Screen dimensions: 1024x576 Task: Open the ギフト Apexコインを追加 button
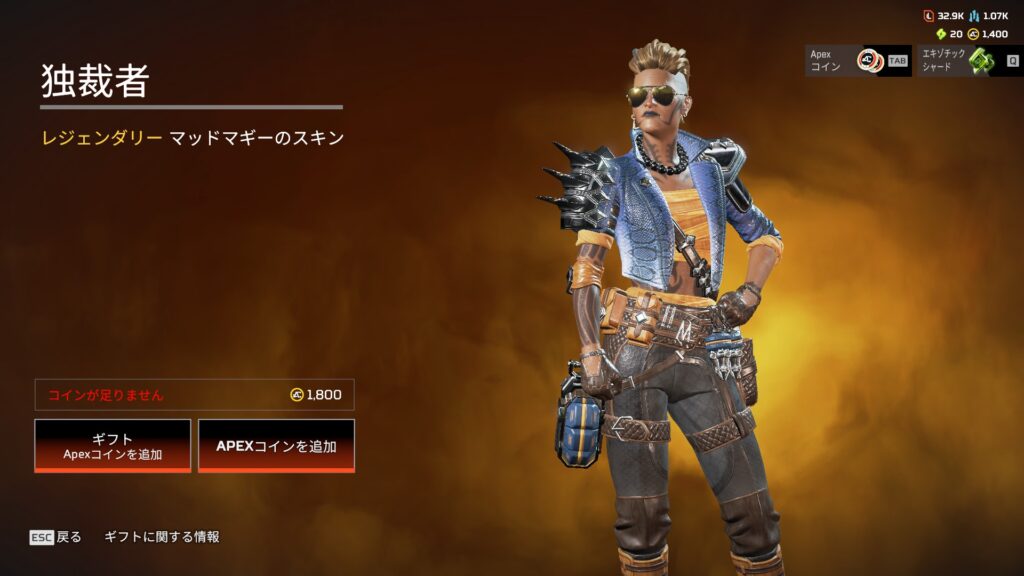point(112,445)
